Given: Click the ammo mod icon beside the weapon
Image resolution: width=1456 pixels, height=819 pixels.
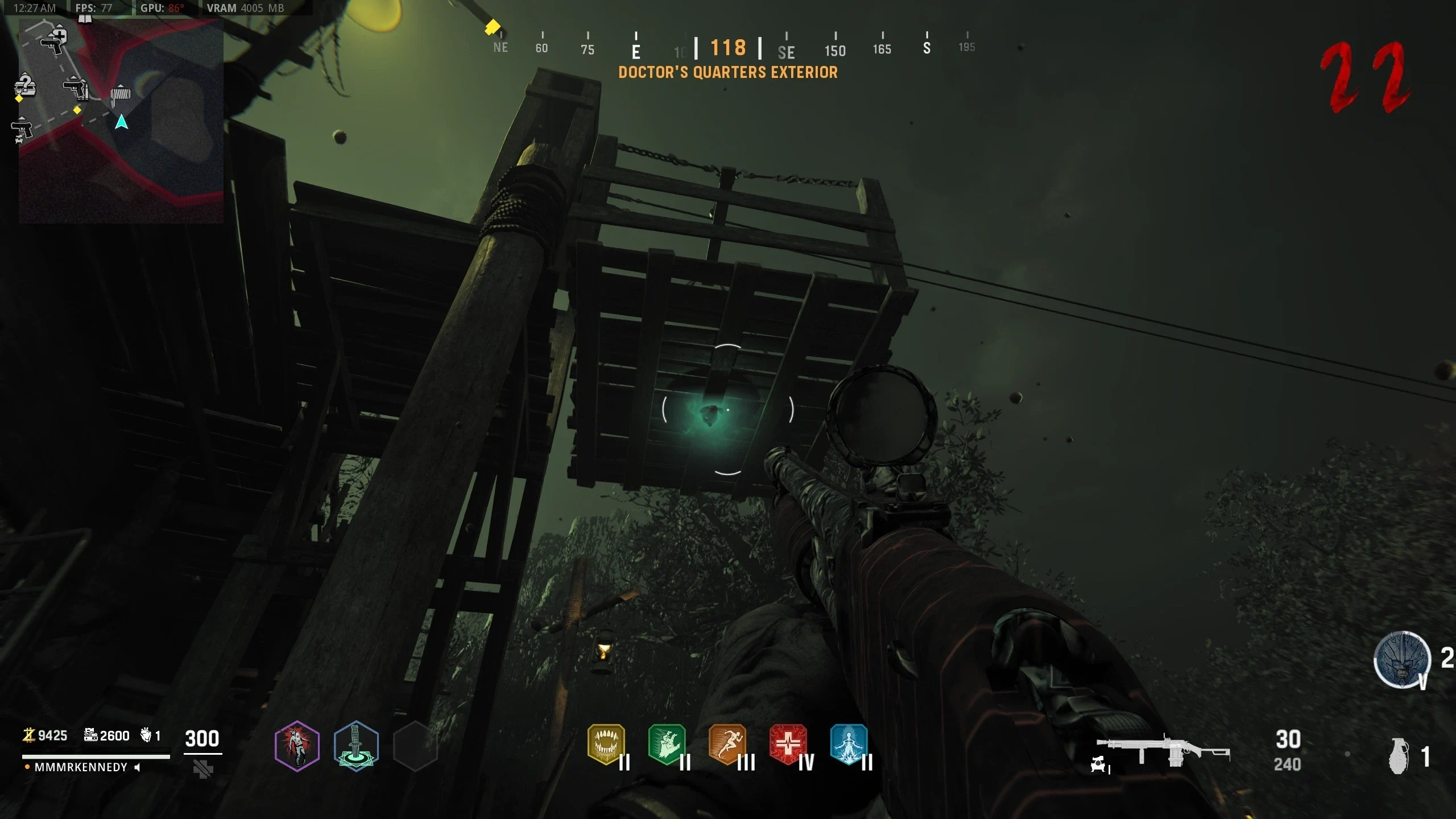Looking at the screenshot, I should [x=1098, y=764].
